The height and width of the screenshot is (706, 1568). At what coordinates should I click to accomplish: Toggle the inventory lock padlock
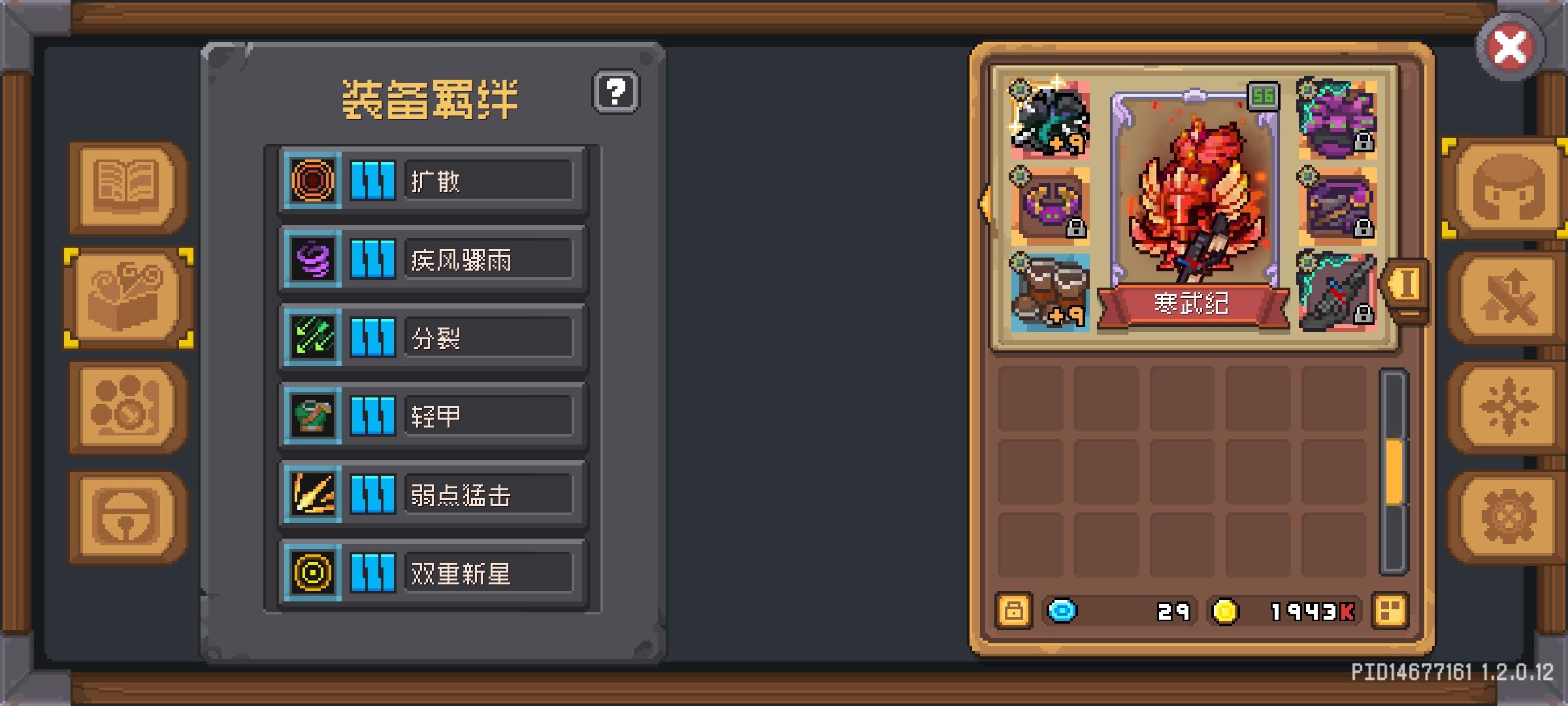(1014, 612)
